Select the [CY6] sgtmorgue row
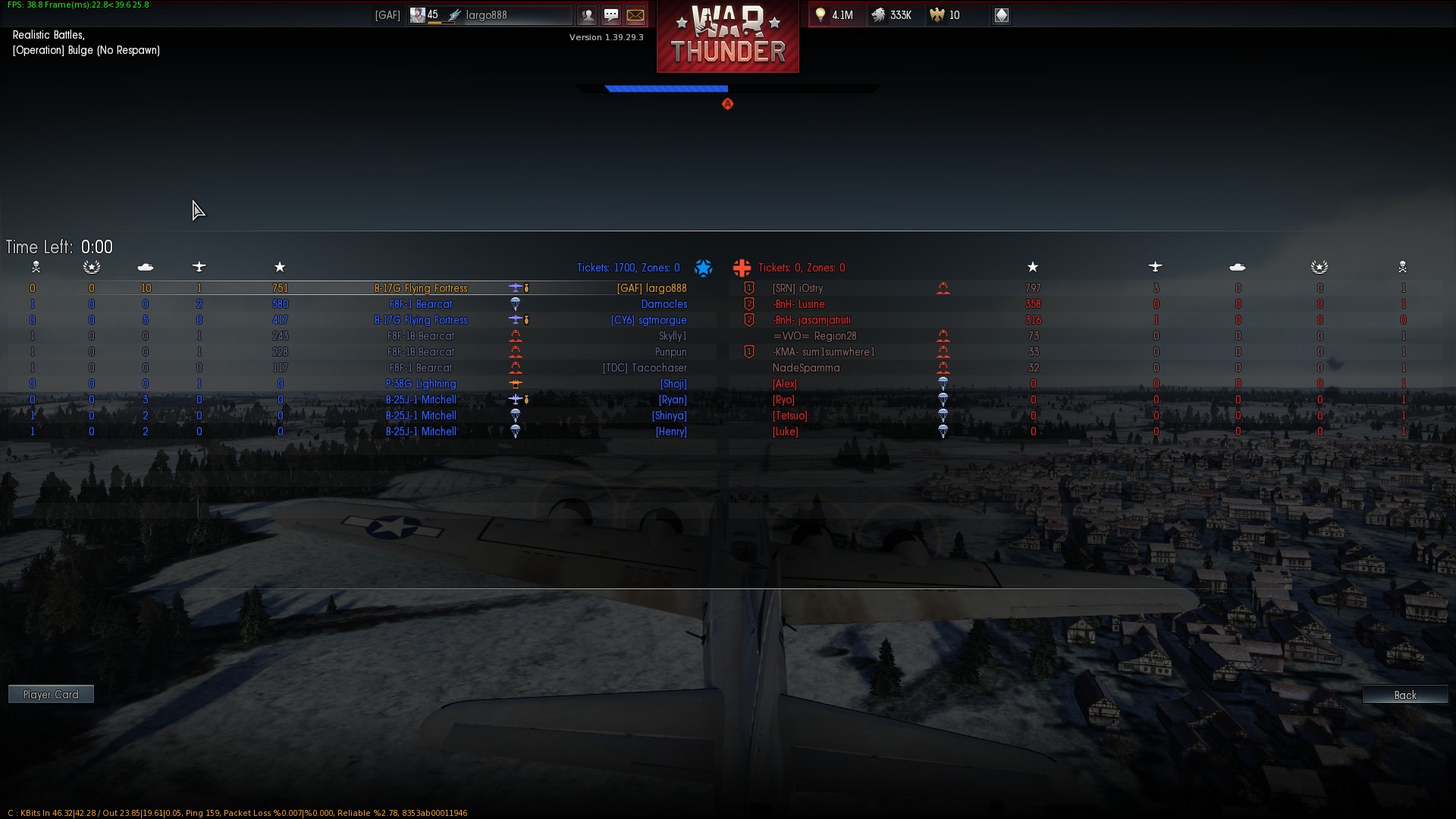Viewport: 1456px width, 819px height. pyautogui.click(x=648, y=320)
